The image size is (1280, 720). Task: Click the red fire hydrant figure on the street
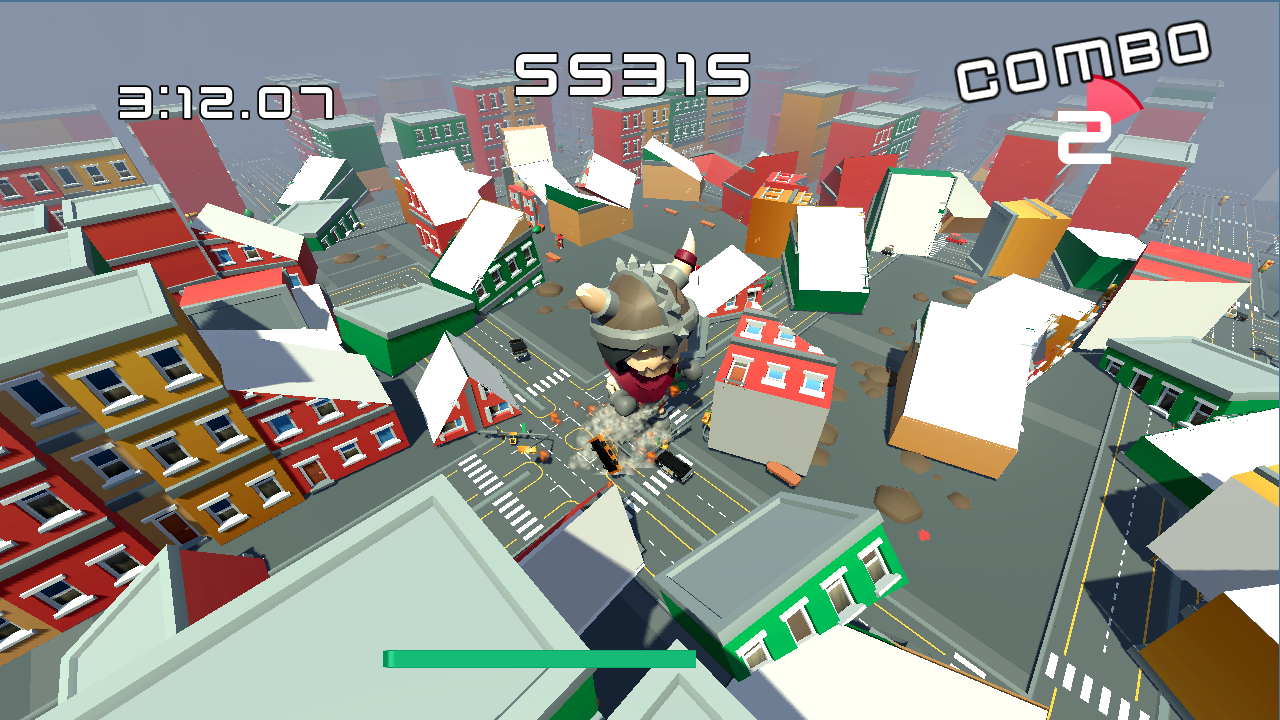pyautogui.click(x=560, y=242)
